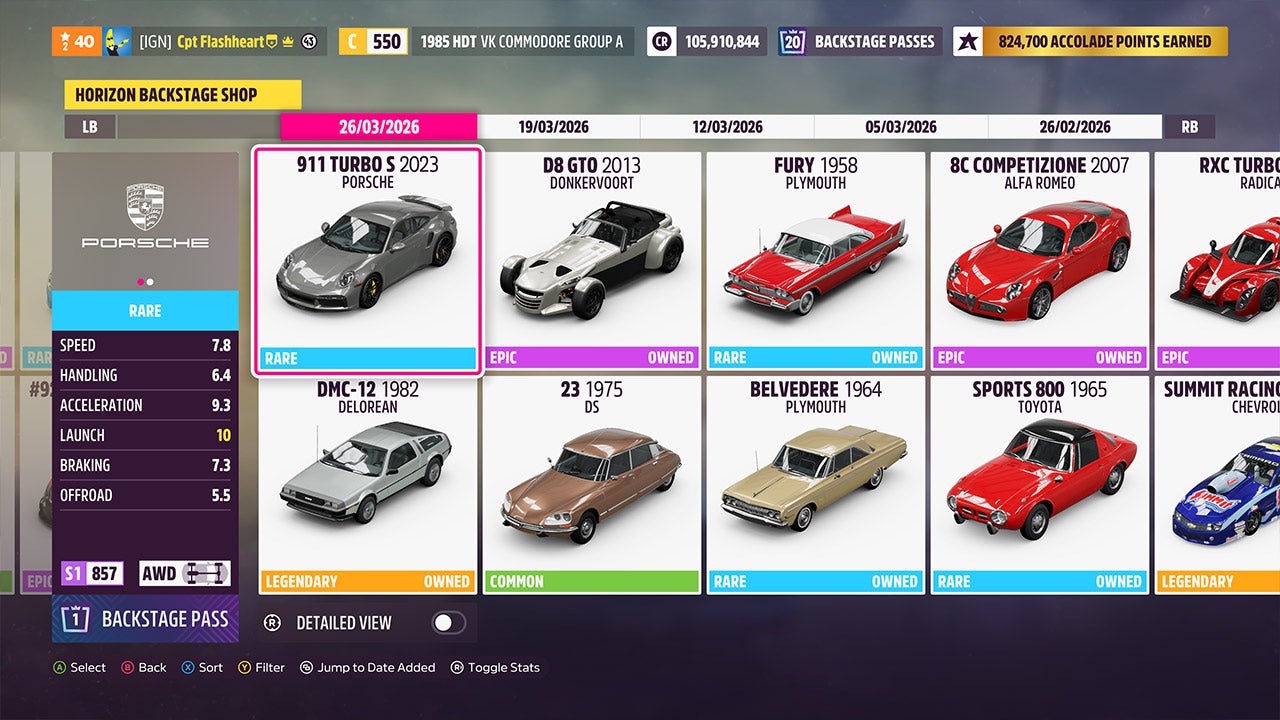Pick the Plymouth Belvedere 1964 card
Screen dimensions: 1280x720
point(816,484)
